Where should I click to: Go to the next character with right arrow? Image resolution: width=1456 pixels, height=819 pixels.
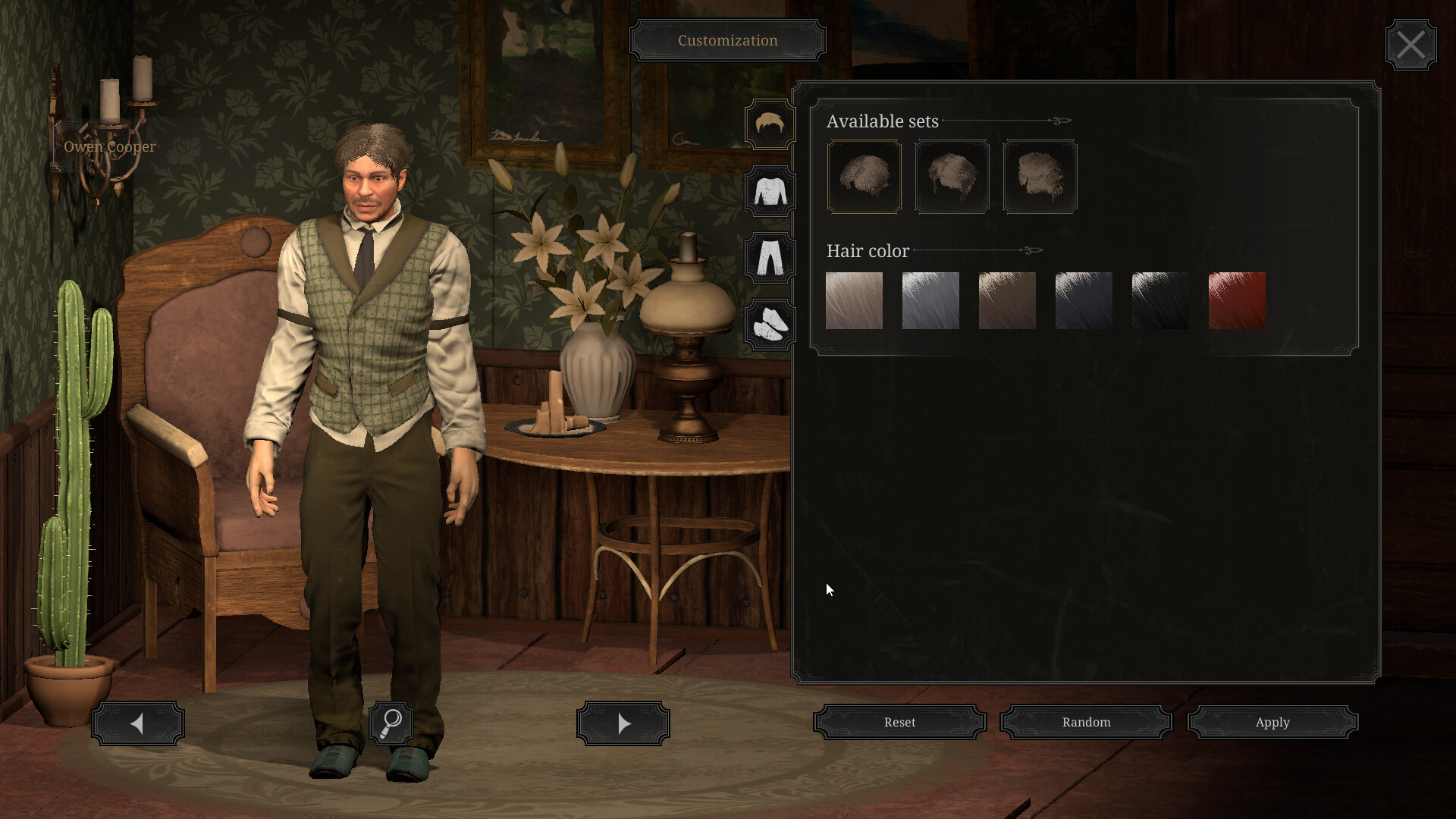click(x=623, y=723)
